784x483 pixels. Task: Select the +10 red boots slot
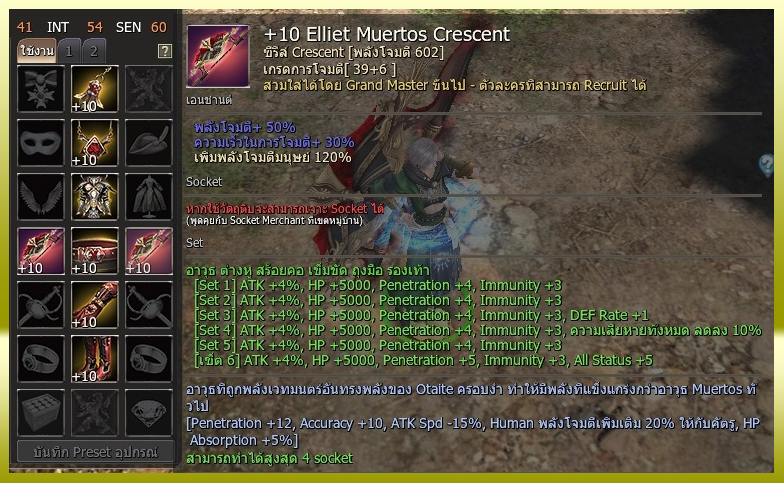click(x=95, y=360)
